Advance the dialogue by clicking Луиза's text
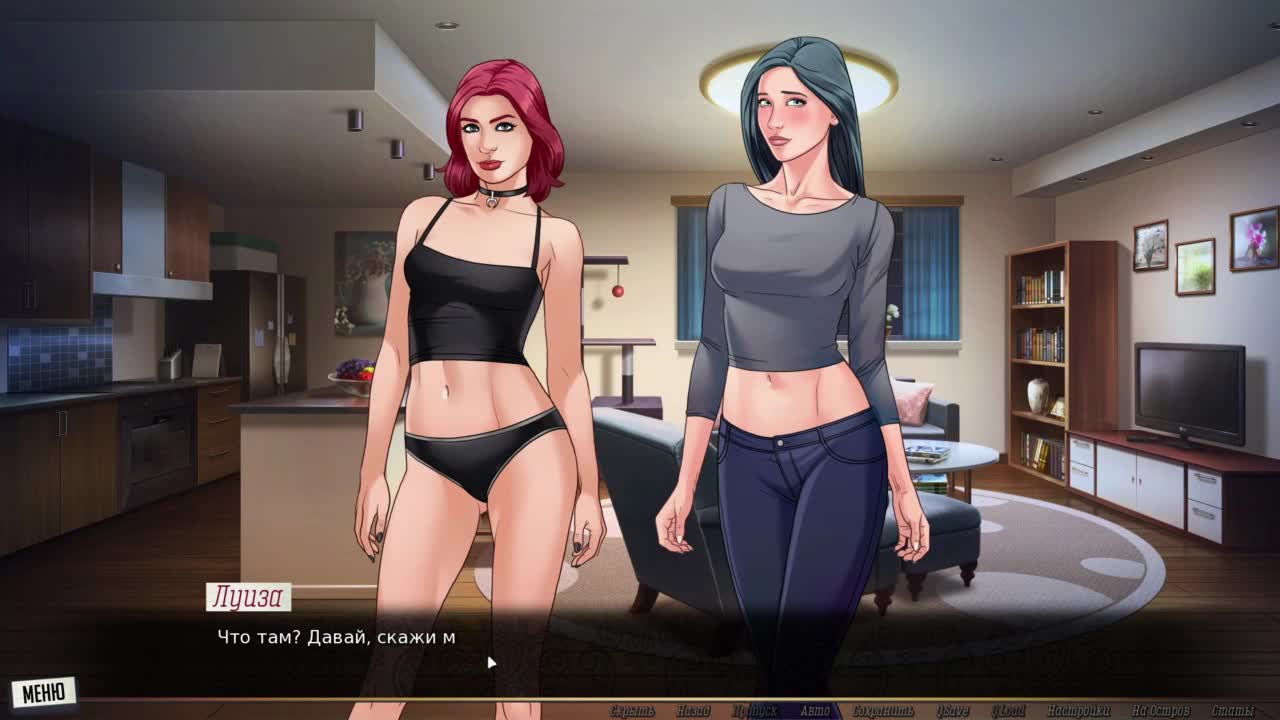 point(337,637)
